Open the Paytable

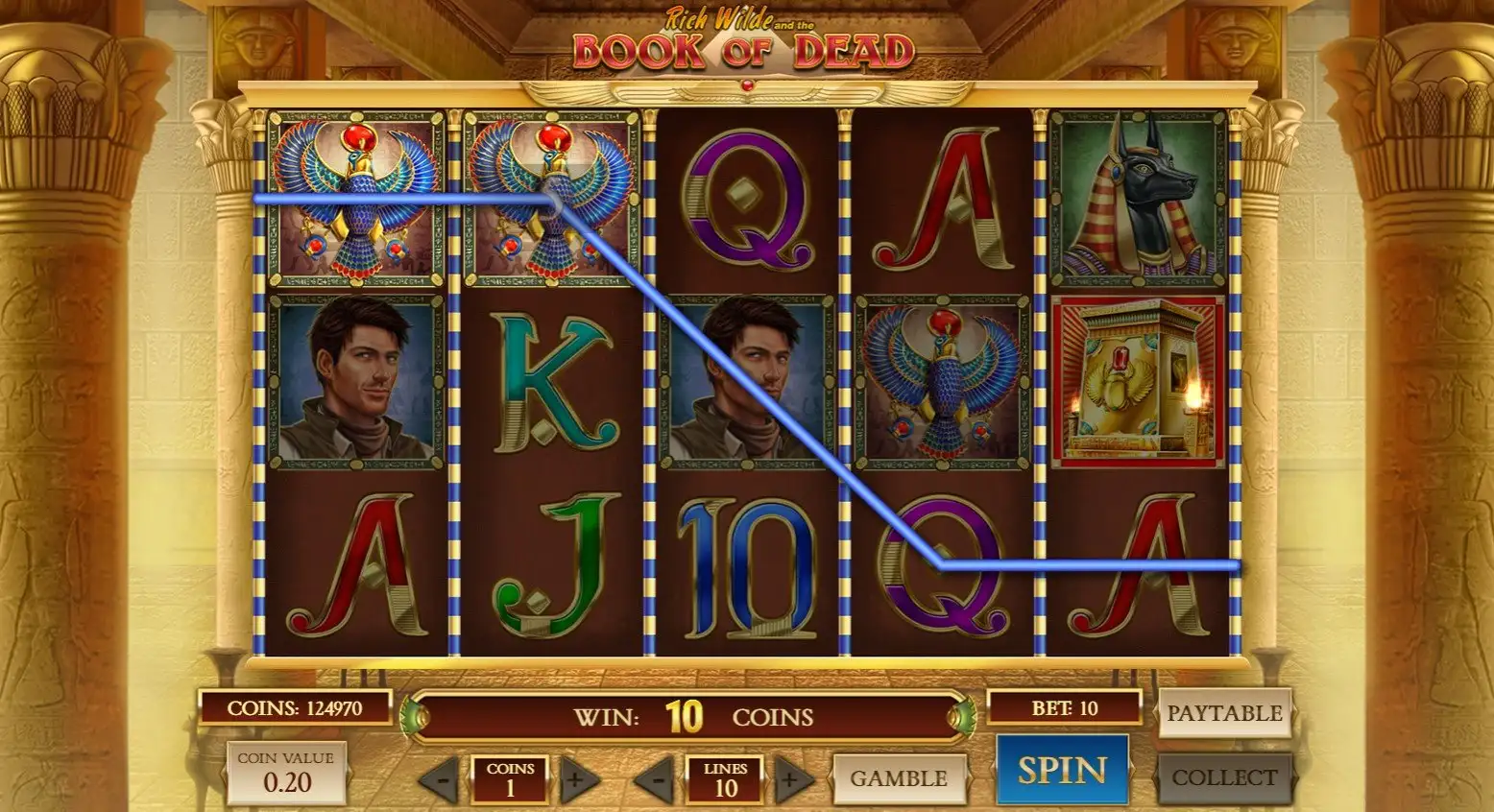click(x=1223, y=713)
